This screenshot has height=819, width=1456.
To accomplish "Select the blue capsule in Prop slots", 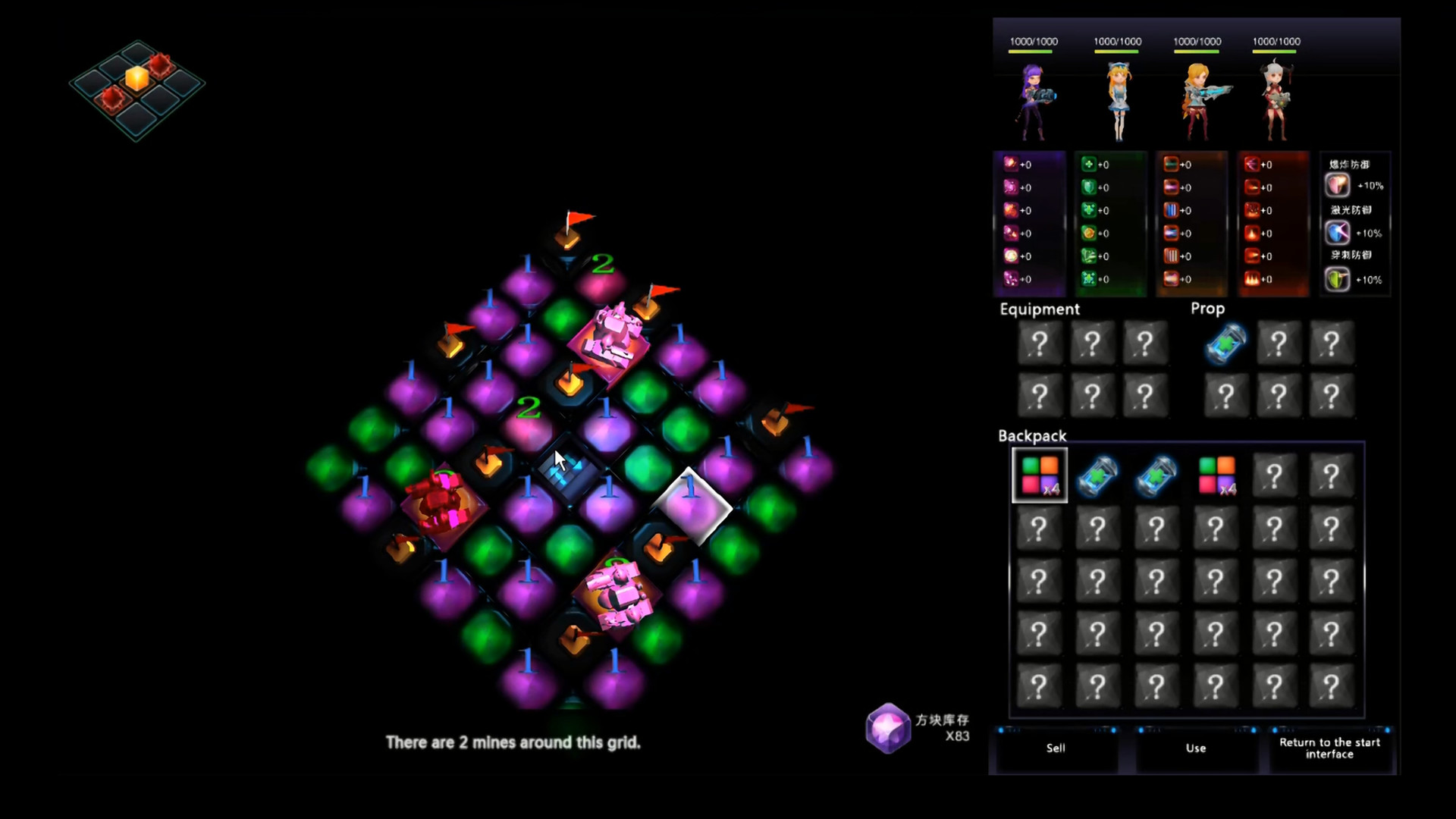I will pyautogui.click(x=1225, y=344).
